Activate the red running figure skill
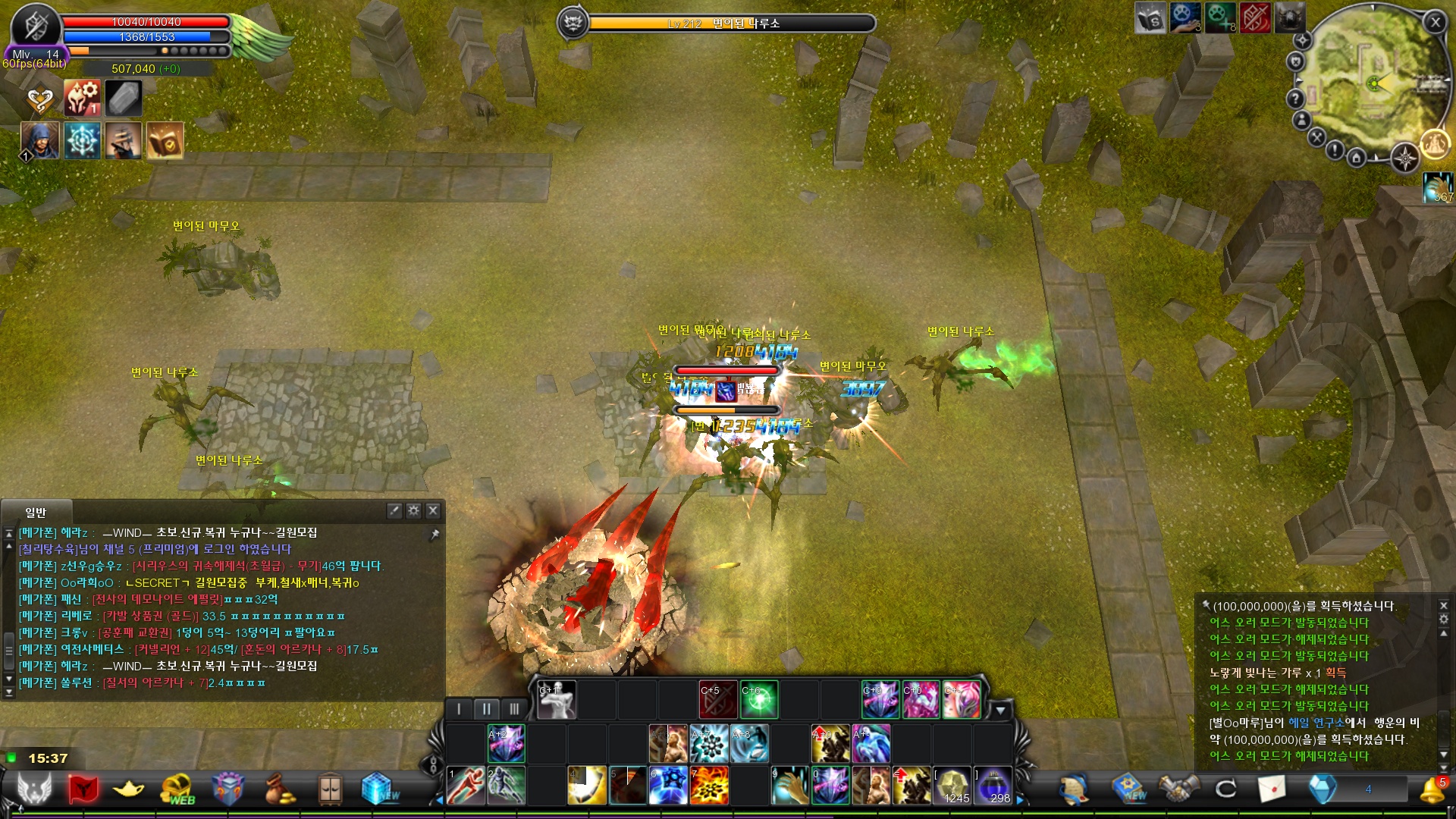 pos(466,786)
